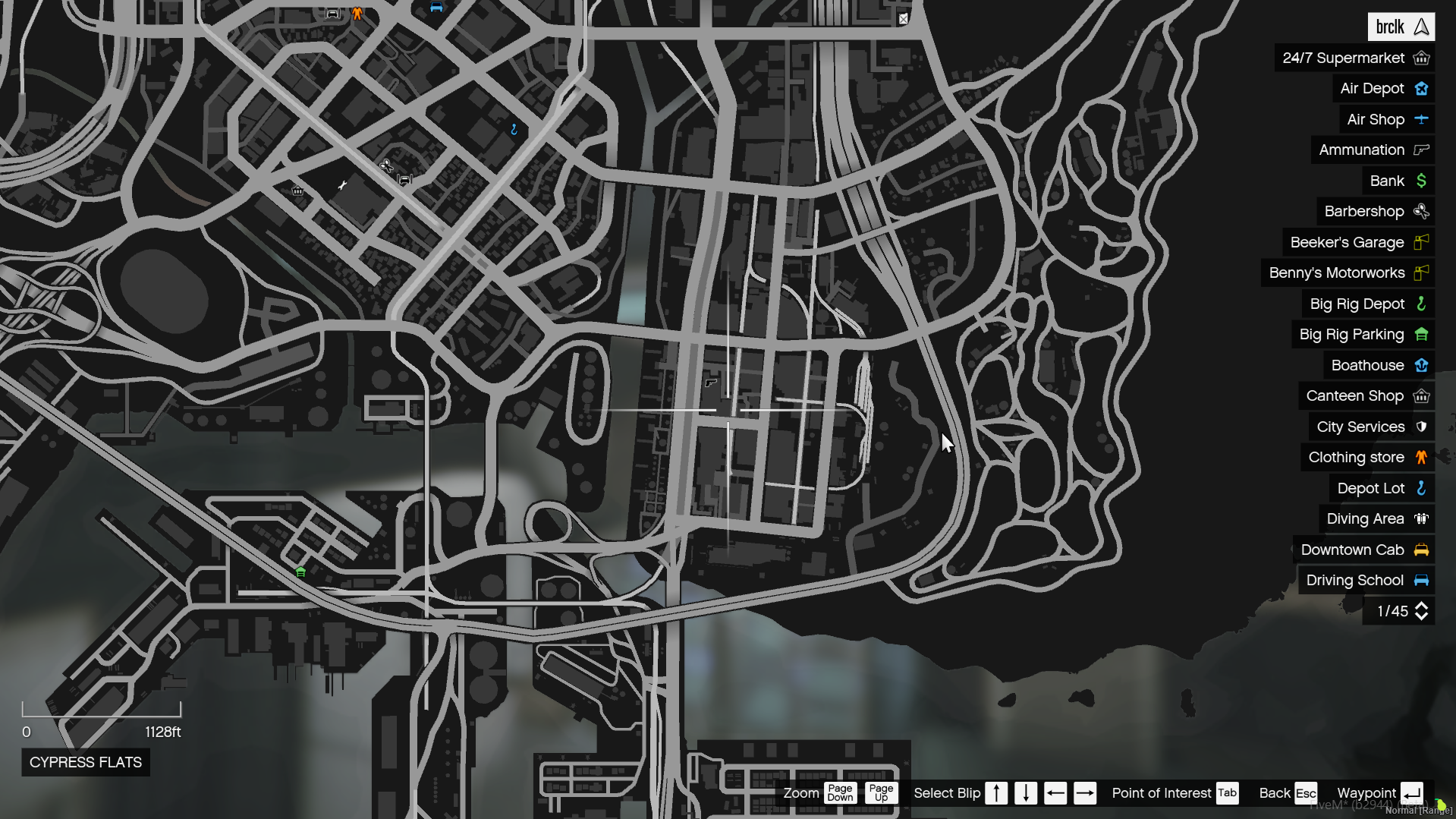This screenshot has width=1456, height=819.
Task: Click the Big Rig Depot green hook icon
Action: [1421, 304]
